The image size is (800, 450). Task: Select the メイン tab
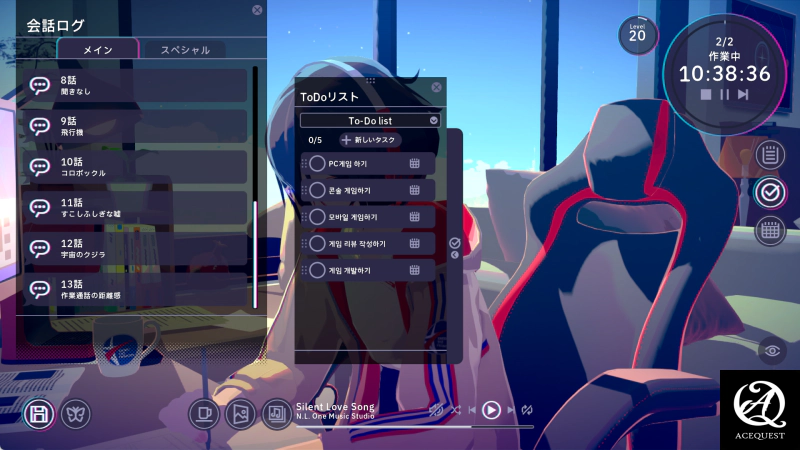(98, 49)
